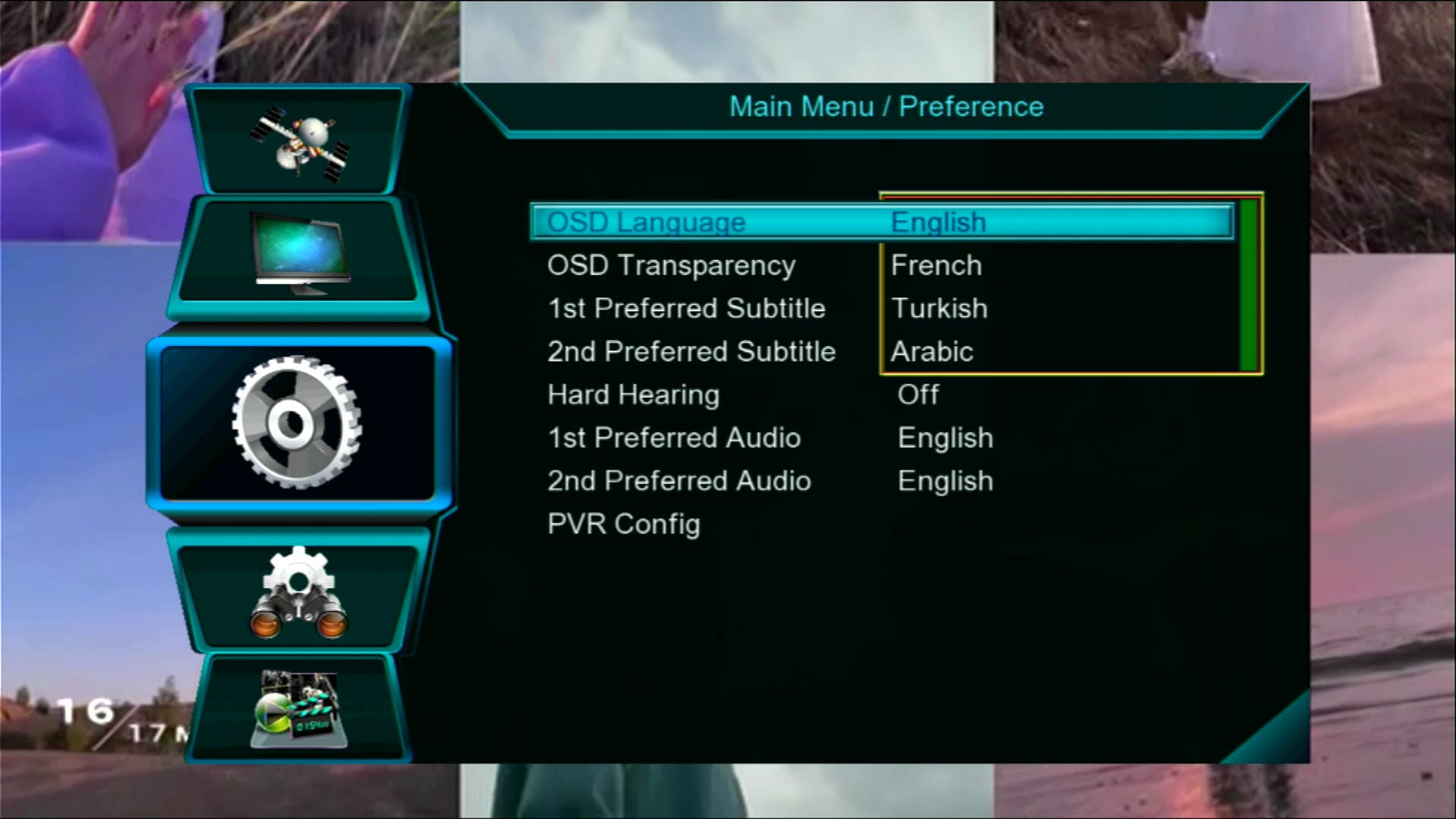Switch 1st Preferred Audio from English
Screen dimensions: 1456x819
(944, 438)
